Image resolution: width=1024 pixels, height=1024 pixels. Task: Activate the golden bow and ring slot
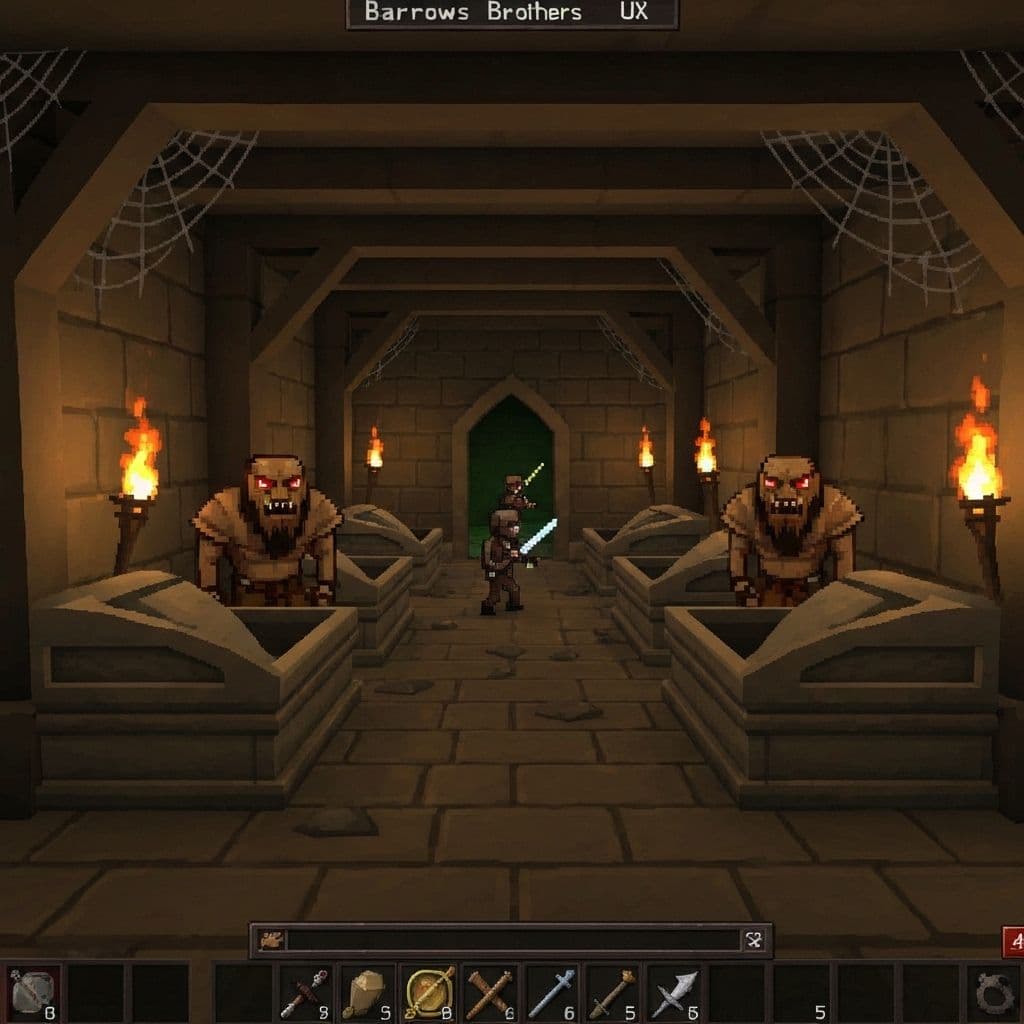click(x=429, y=993)
